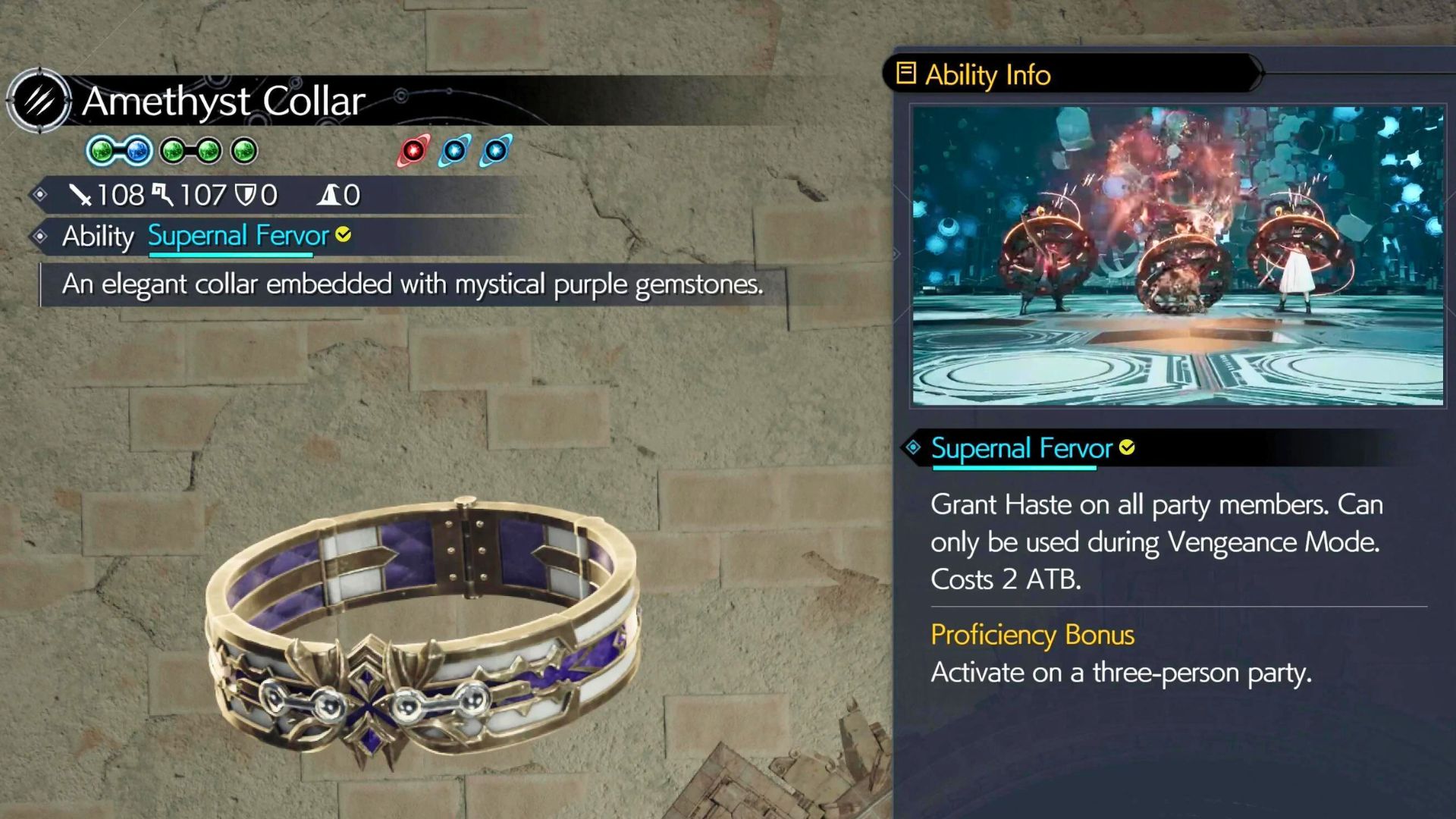Click the blue materia in the linked slot

point(137,151)
